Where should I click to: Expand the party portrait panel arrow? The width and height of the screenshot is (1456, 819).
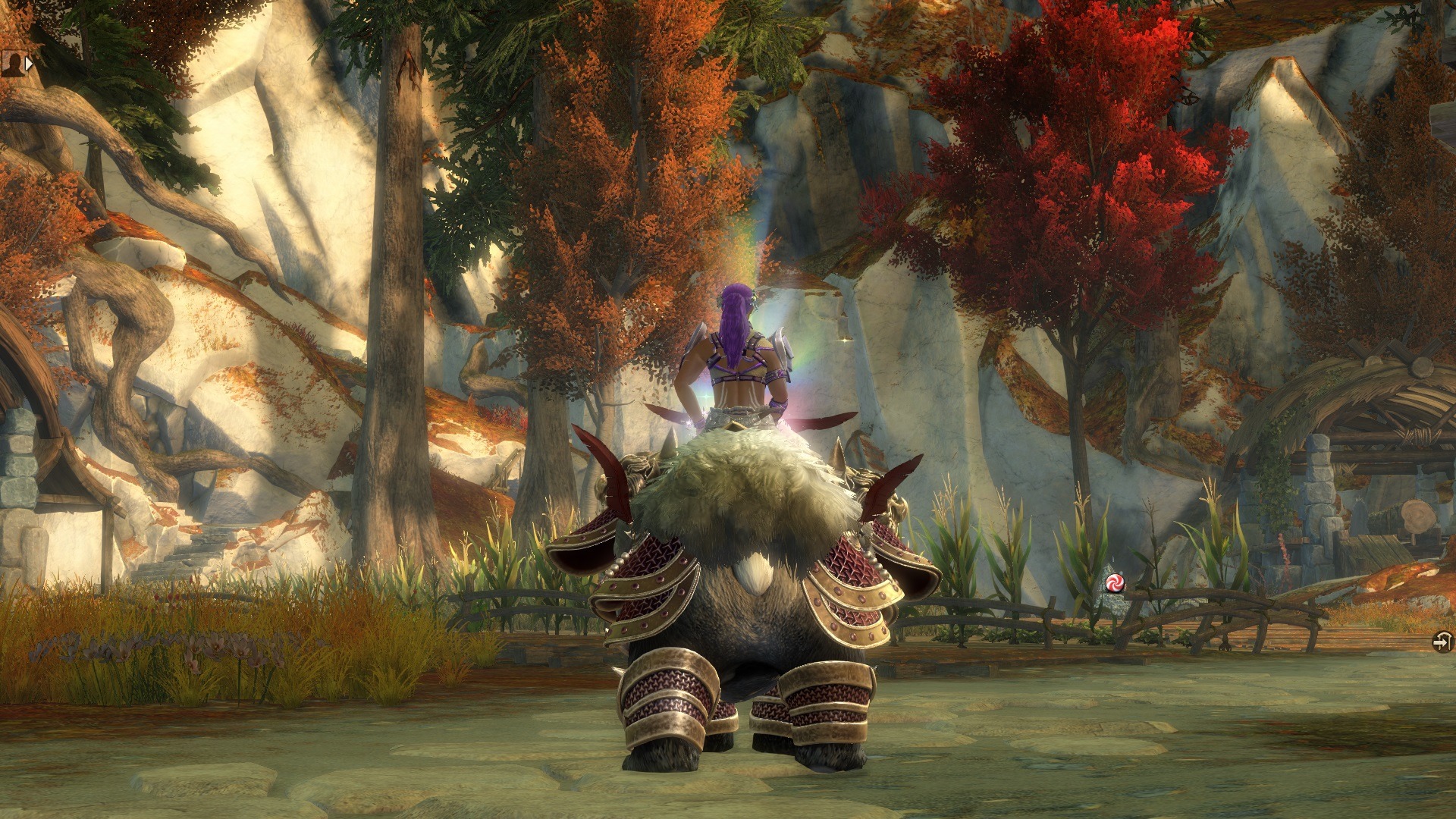pos(29,64)
